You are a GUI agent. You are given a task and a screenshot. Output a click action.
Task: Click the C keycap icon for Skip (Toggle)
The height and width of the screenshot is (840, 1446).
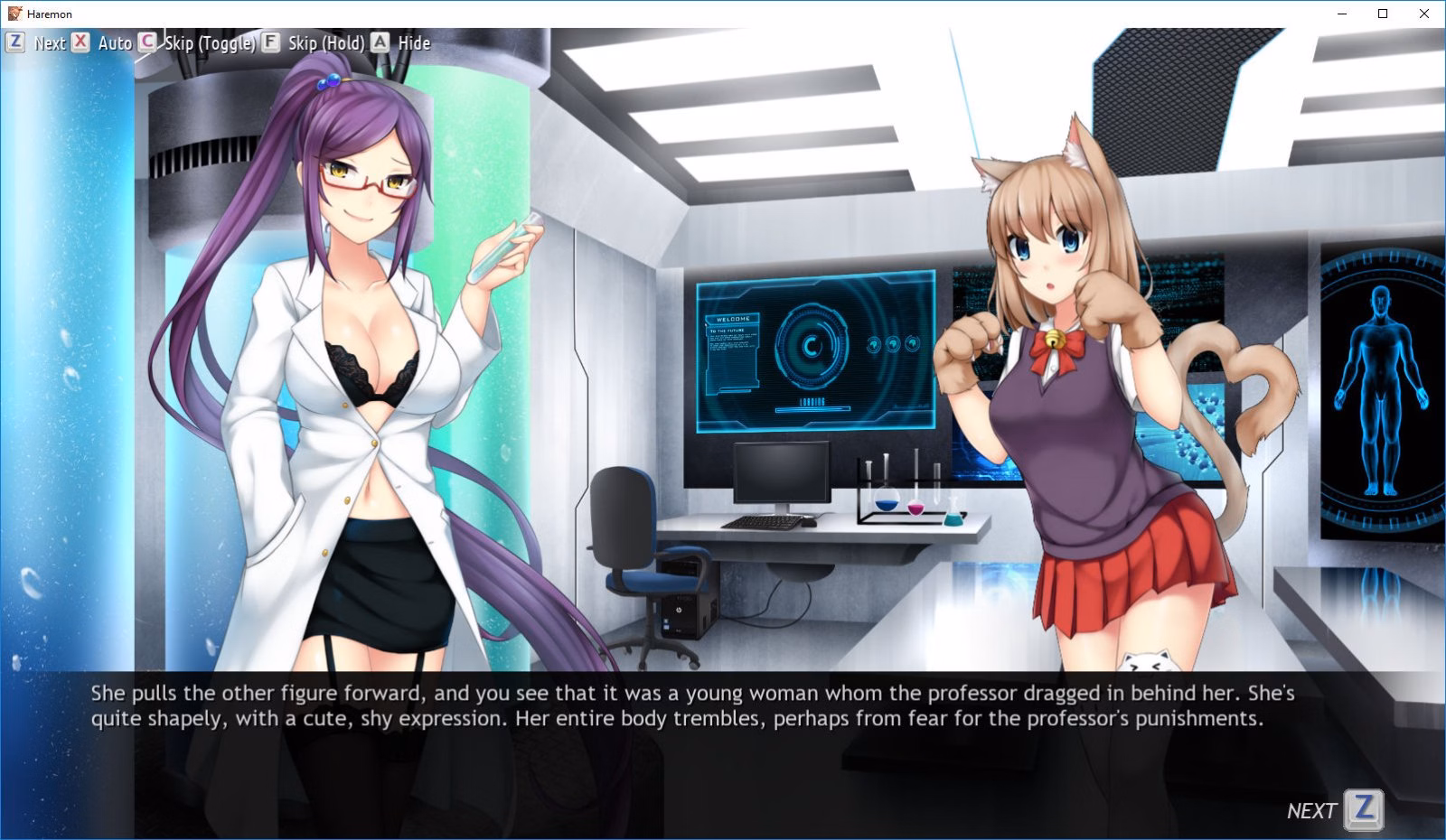[x=146, y=42]
